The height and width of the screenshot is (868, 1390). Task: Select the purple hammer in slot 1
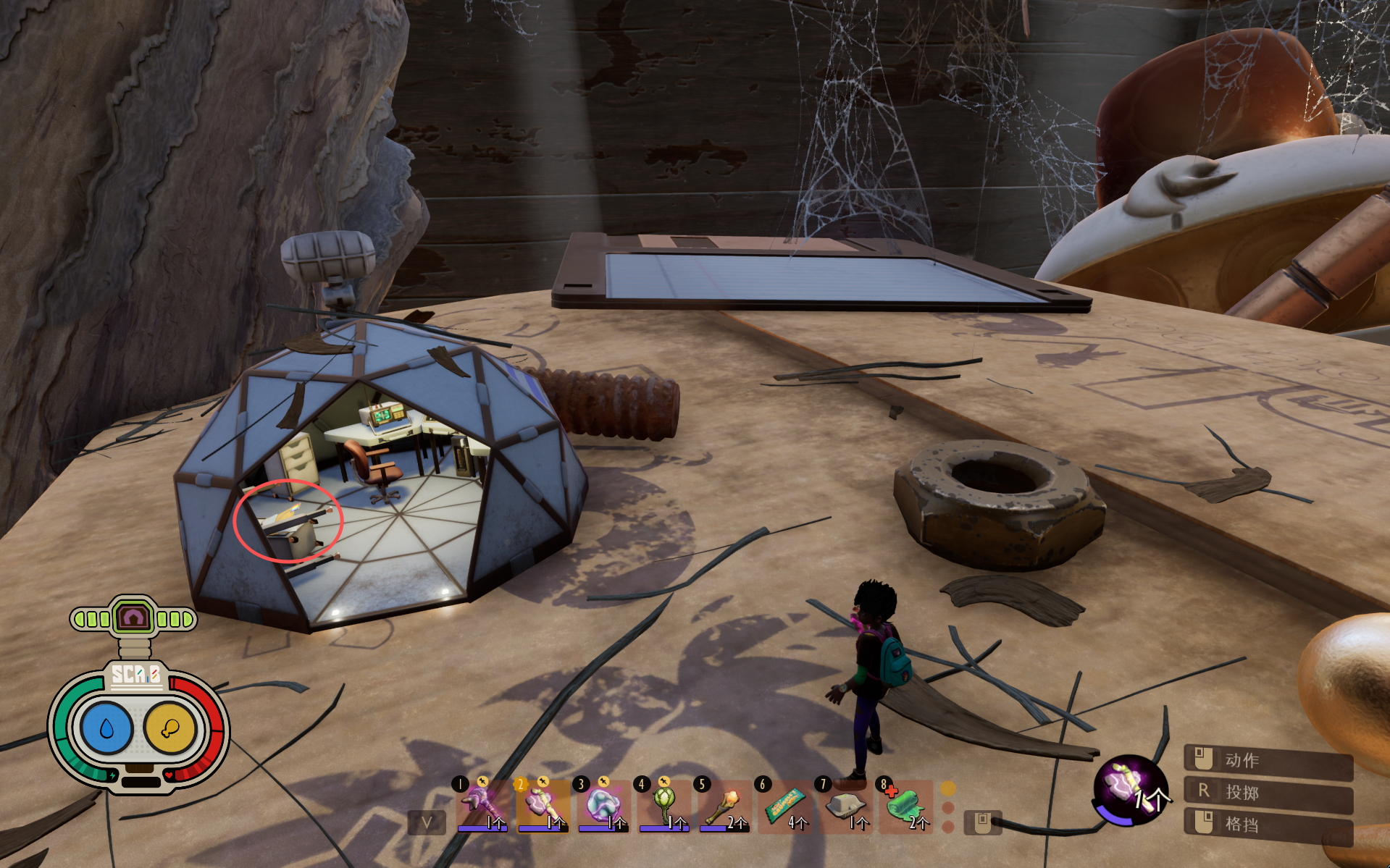pyautogui.click(x=481, y=805)
